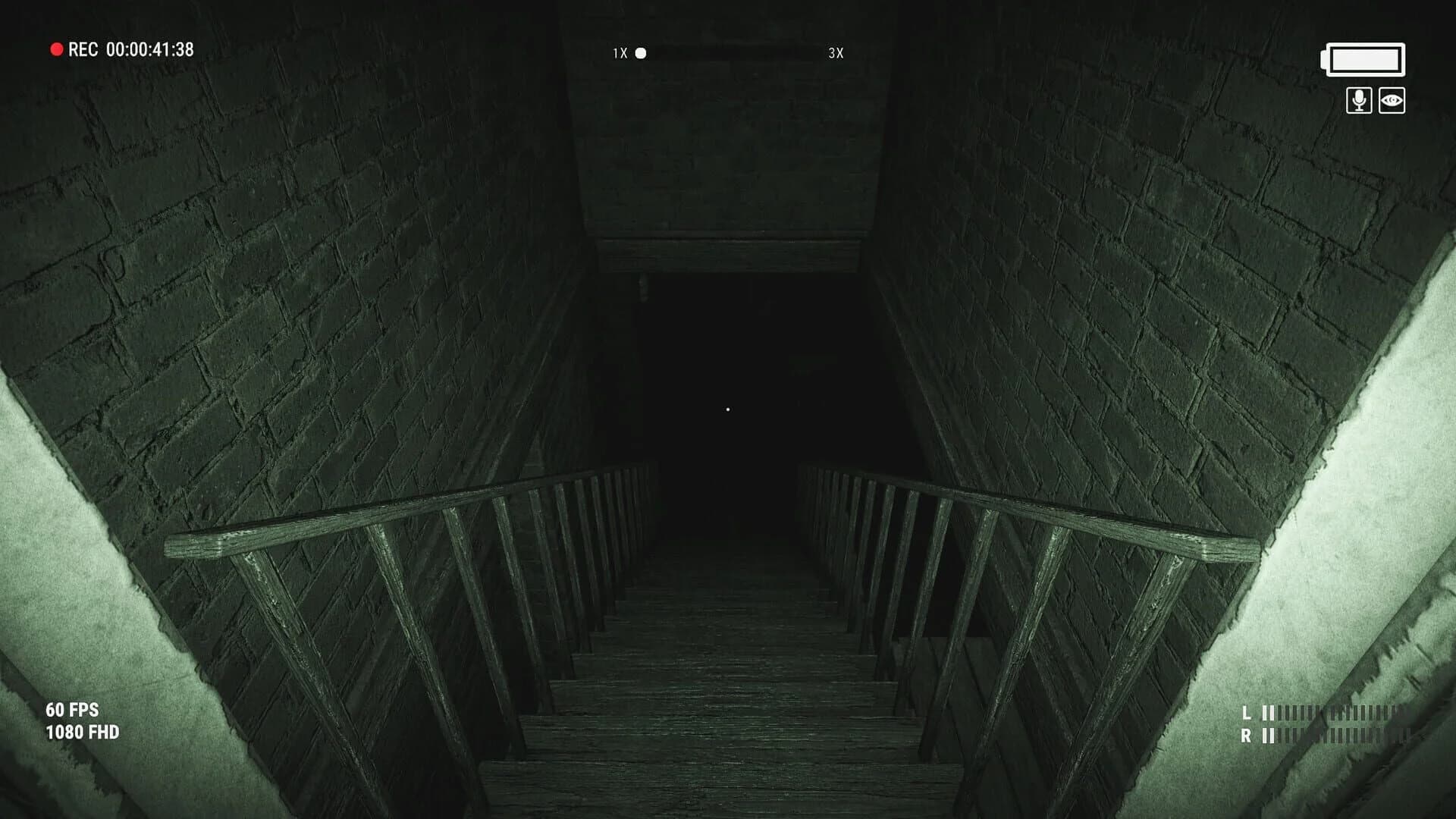Viewport: 1456px width, 819px height.
Task: Click the zoom bar between 1X and 3X
Action: [x=732, y=54]
